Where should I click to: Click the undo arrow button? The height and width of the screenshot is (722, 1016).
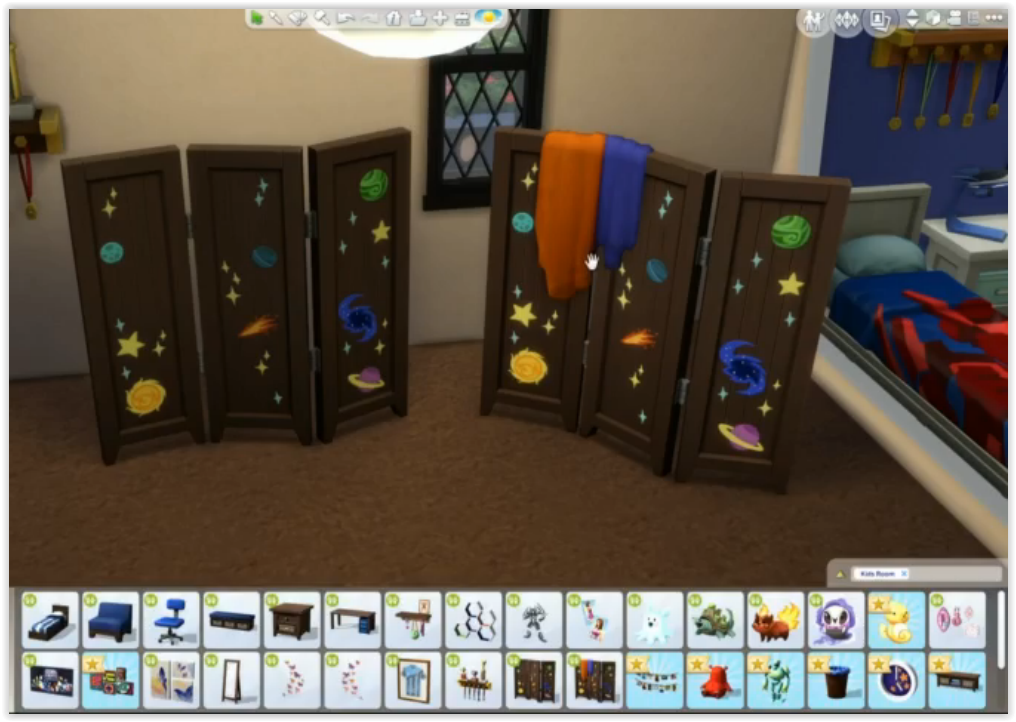(x=346, y=18)
